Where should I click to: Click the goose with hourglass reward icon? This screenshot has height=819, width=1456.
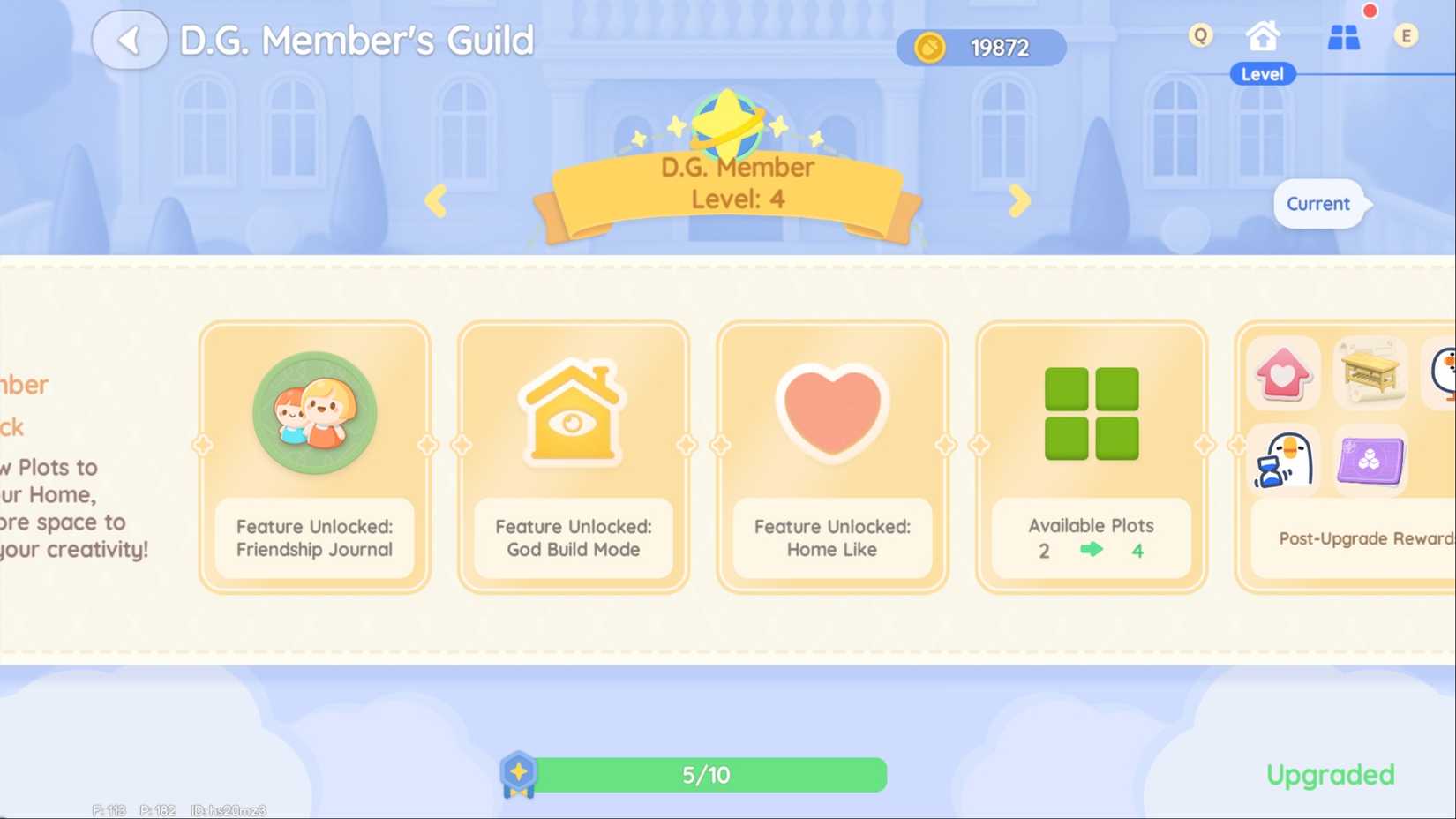click(x=1284, y=460)
